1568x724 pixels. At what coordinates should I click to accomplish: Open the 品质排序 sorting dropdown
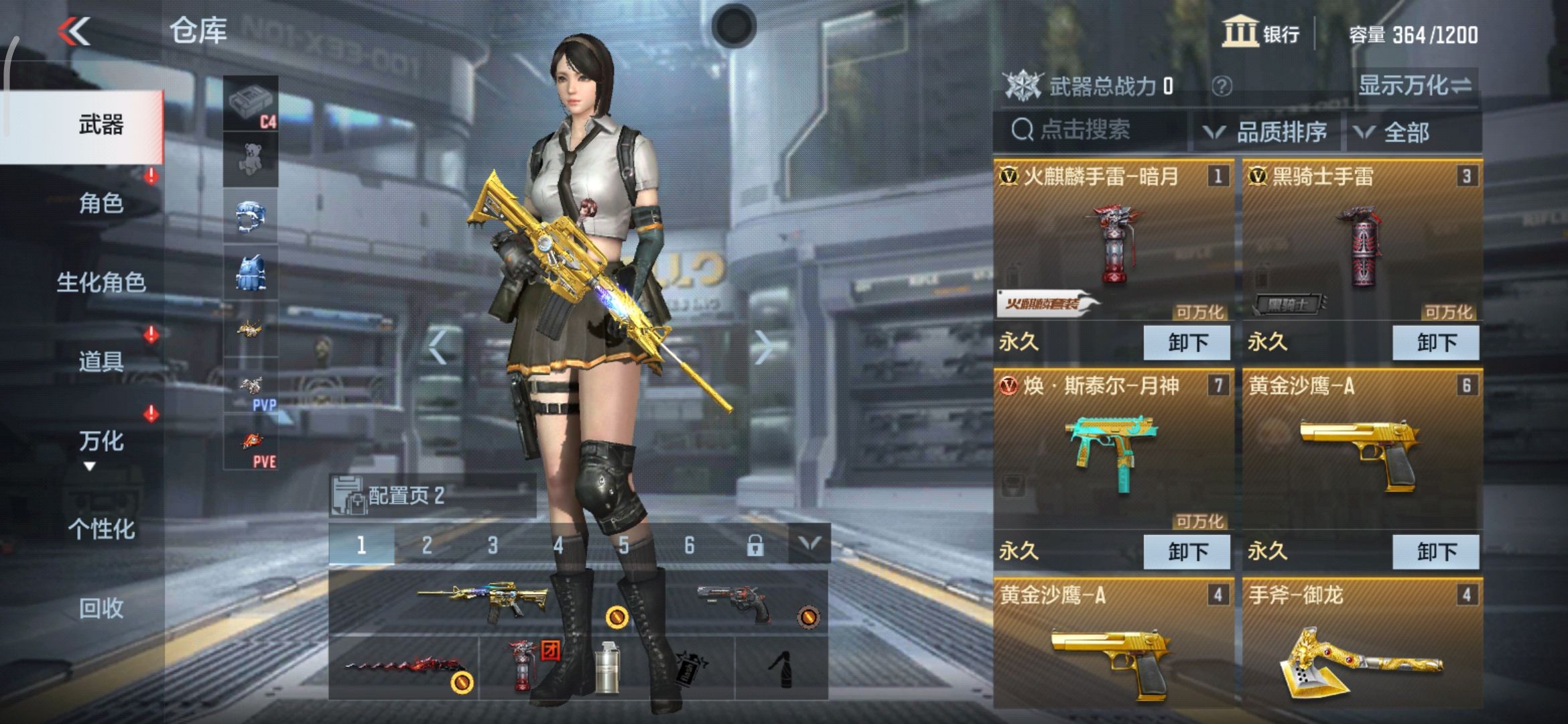point(1282,132)
